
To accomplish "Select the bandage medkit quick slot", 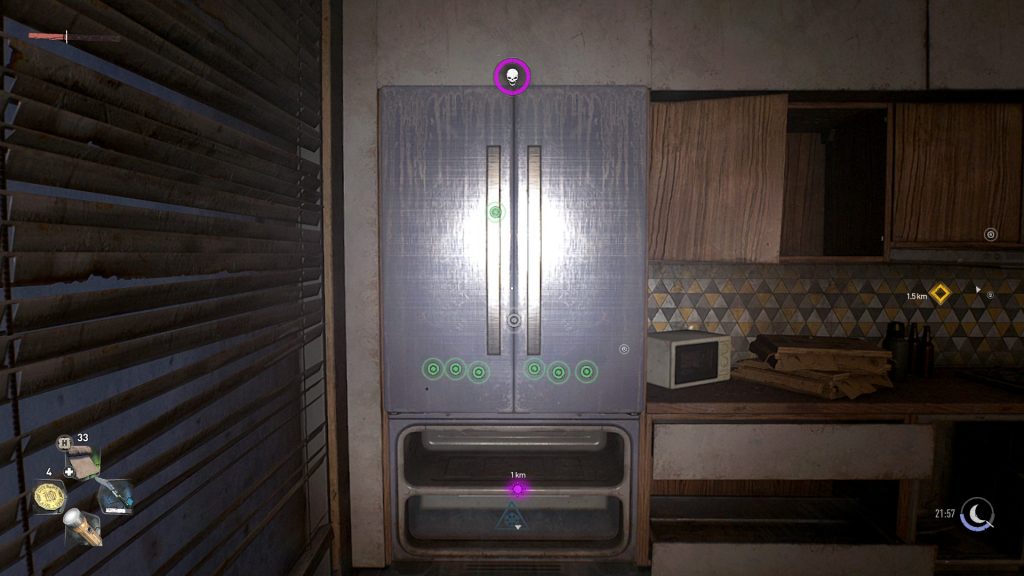I will click(x=84, y=461).
